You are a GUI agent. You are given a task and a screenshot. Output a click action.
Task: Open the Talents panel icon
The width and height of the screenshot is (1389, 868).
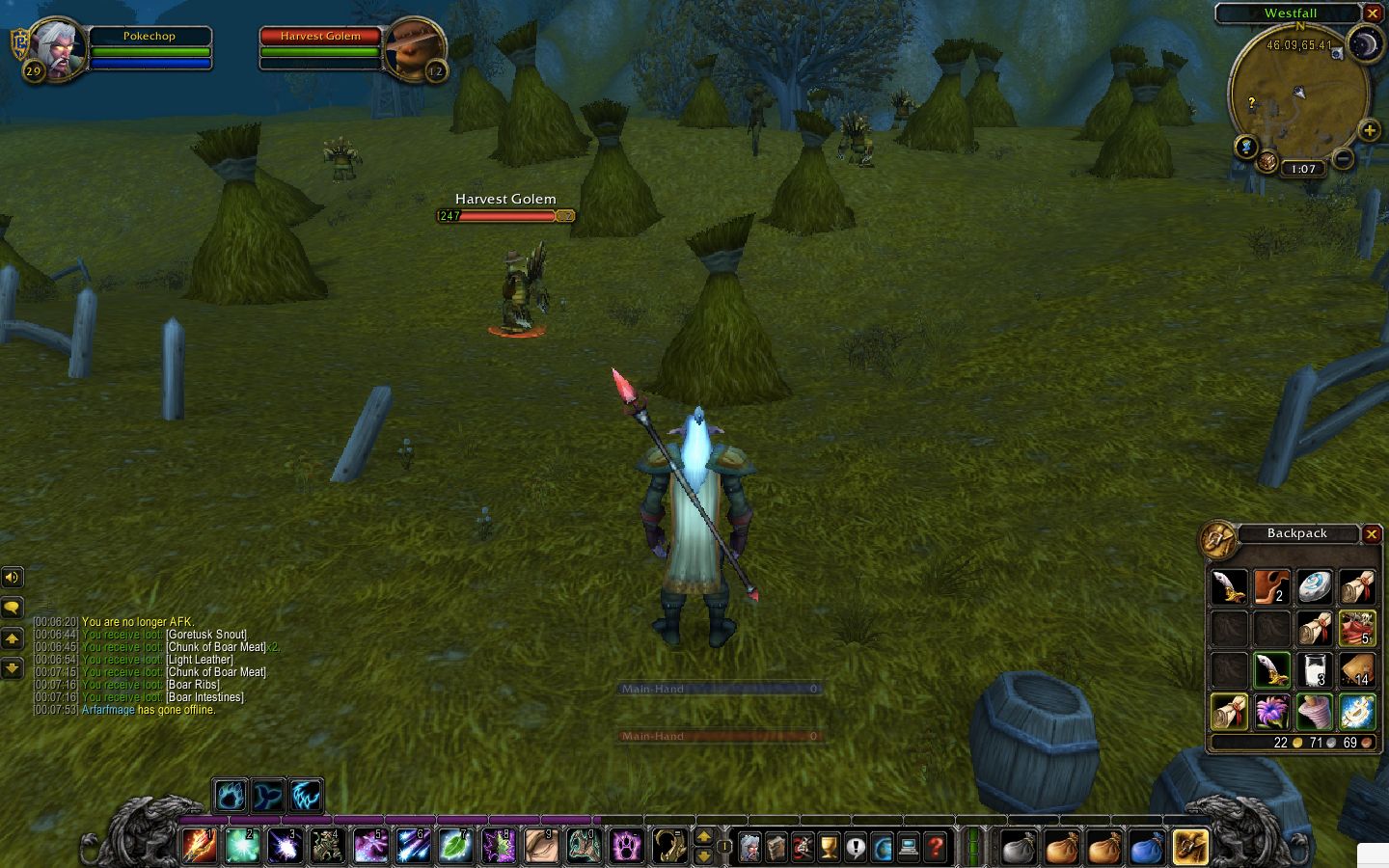pos(803,847)
